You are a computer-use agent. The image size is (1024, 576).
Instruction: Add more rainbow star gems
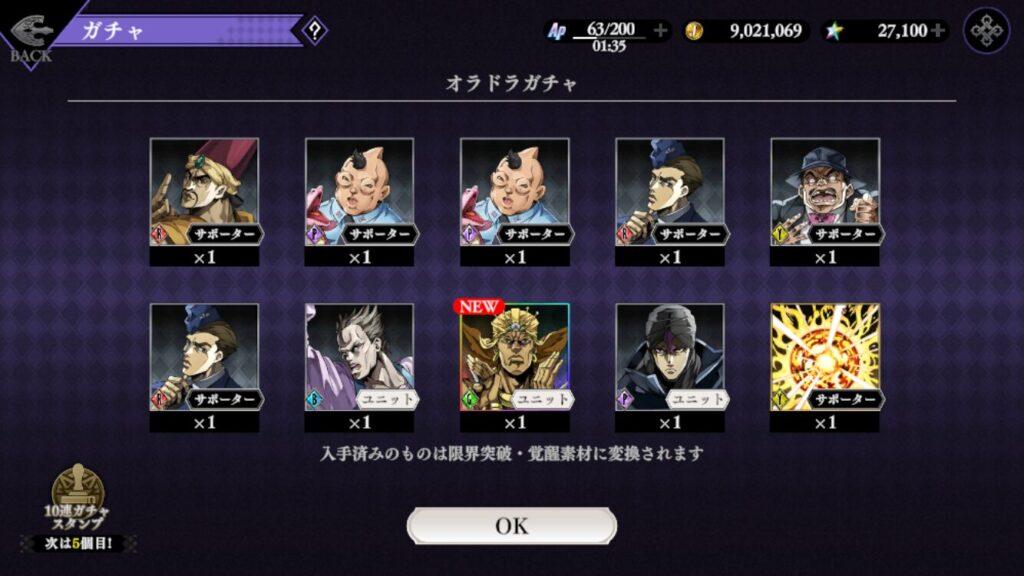pyautogui.click(x=937, y=30)
